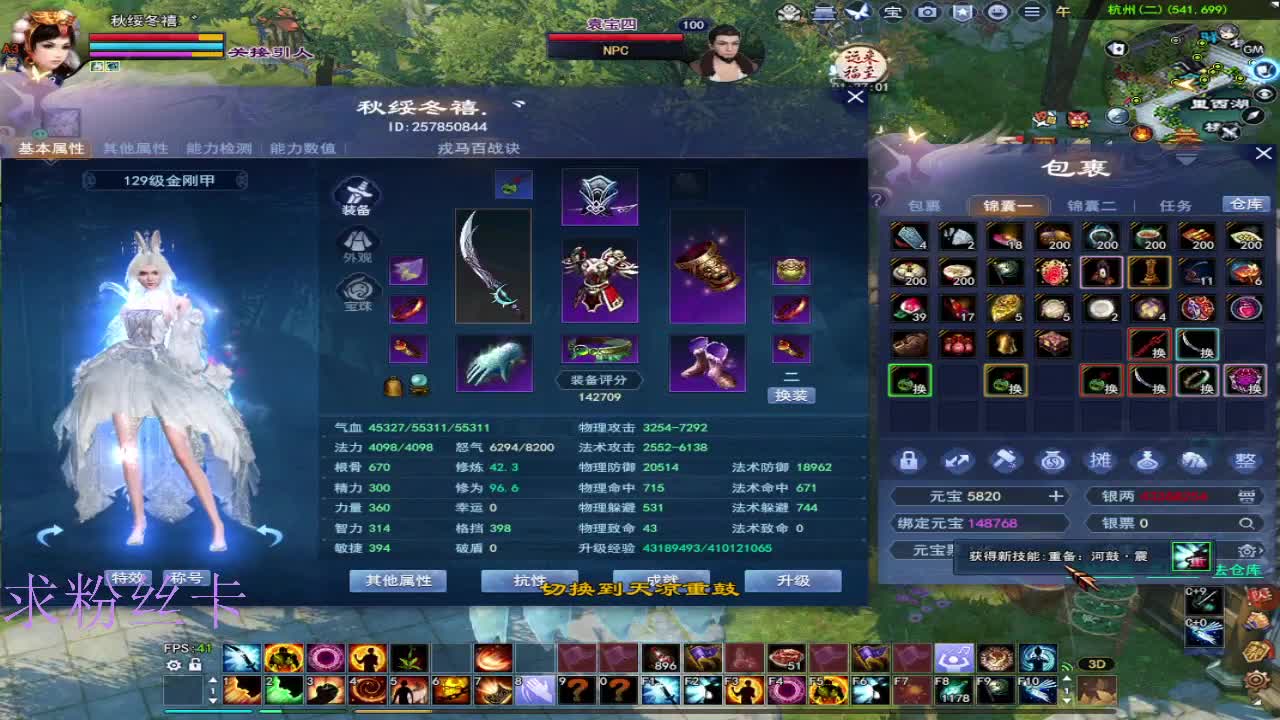Switch to the 锦囊二 bag tab
Viewport: 1280px width, 720px height.
click(x=1093, y=204)
